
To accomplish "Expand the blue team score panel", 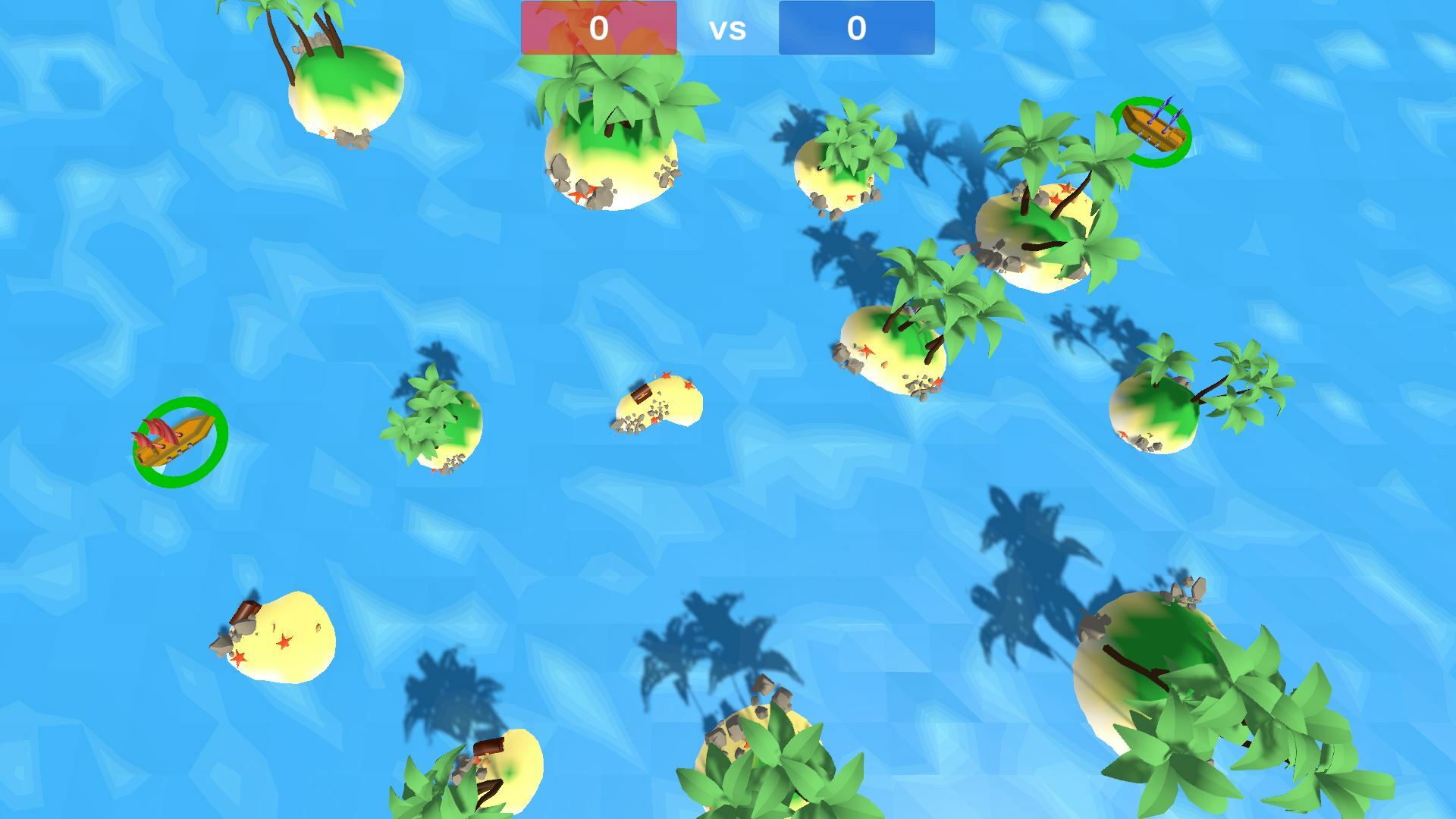I will point(855,28).
